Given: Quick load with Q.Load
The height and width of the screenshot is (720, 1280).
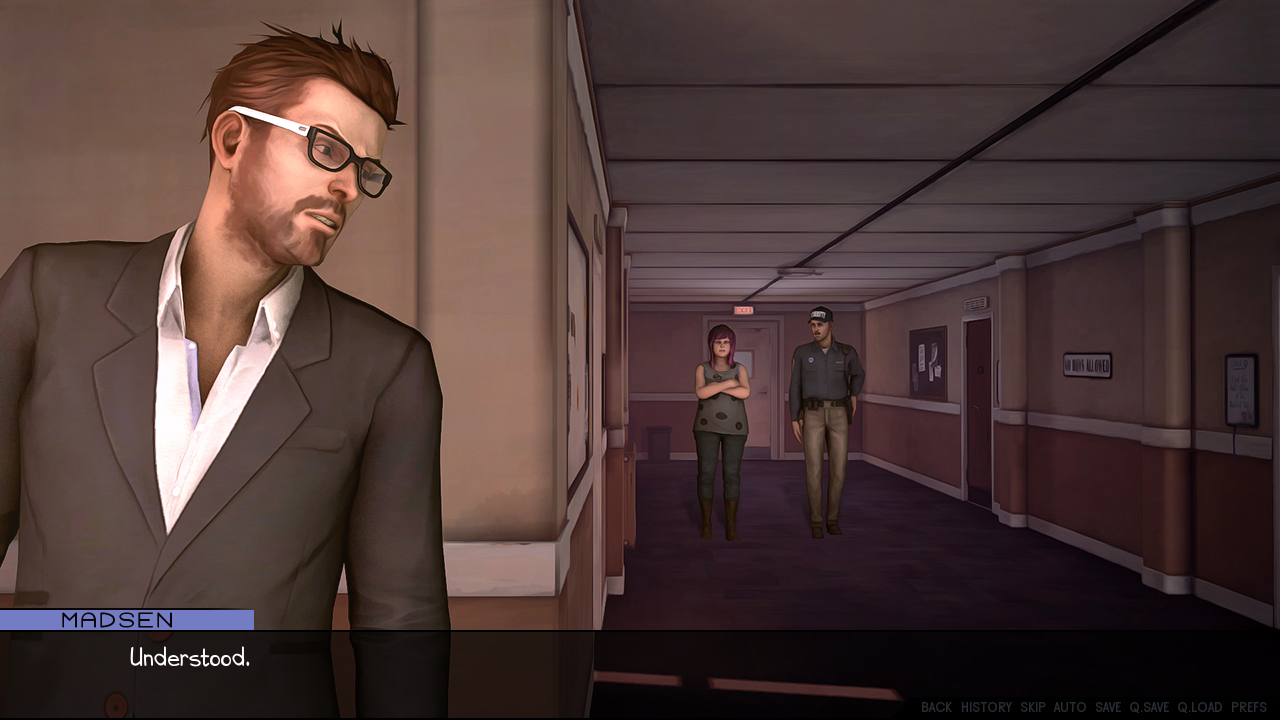Looking at the screenshot, I should 1199,707.
